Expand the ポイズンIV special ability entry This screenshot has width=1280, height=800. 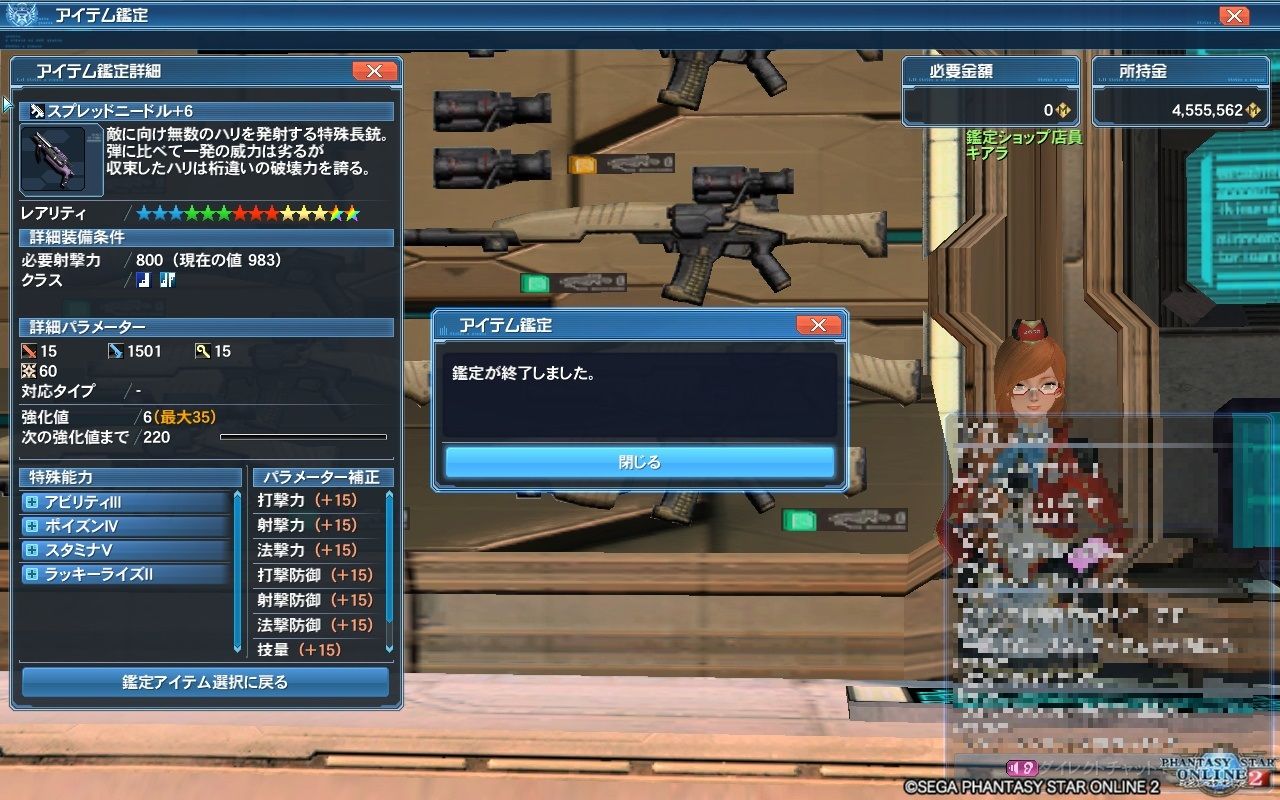pyautogui.click(x=33, y=526)
